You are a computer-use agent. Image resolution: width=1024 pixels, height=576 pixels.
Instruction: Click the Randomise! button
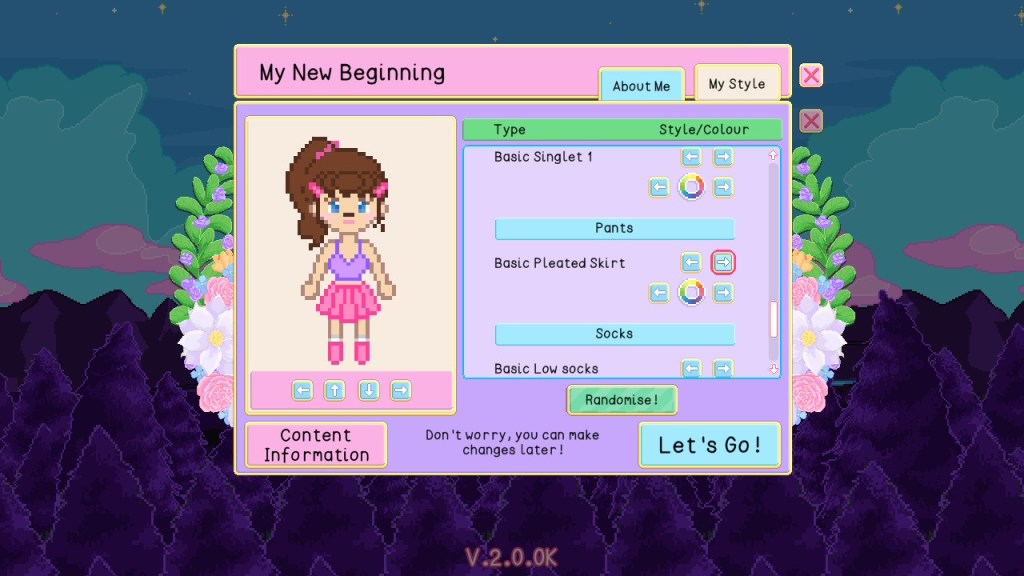pyautogui.click(x=622, y=400)
